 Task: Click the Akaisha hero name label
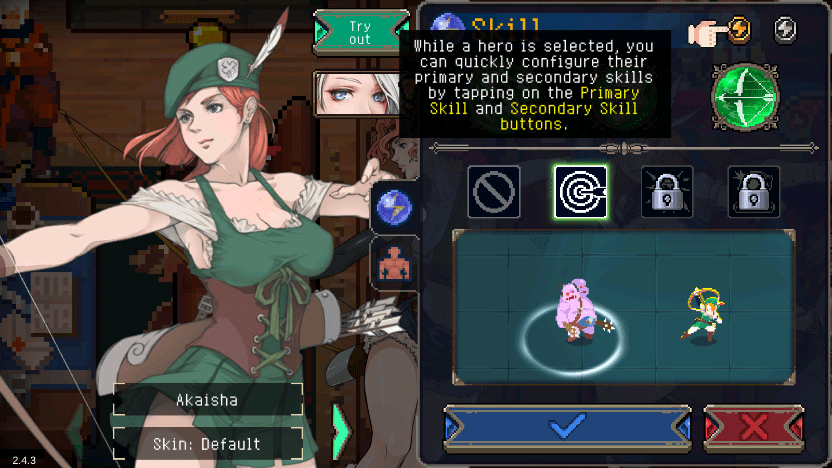208,399
